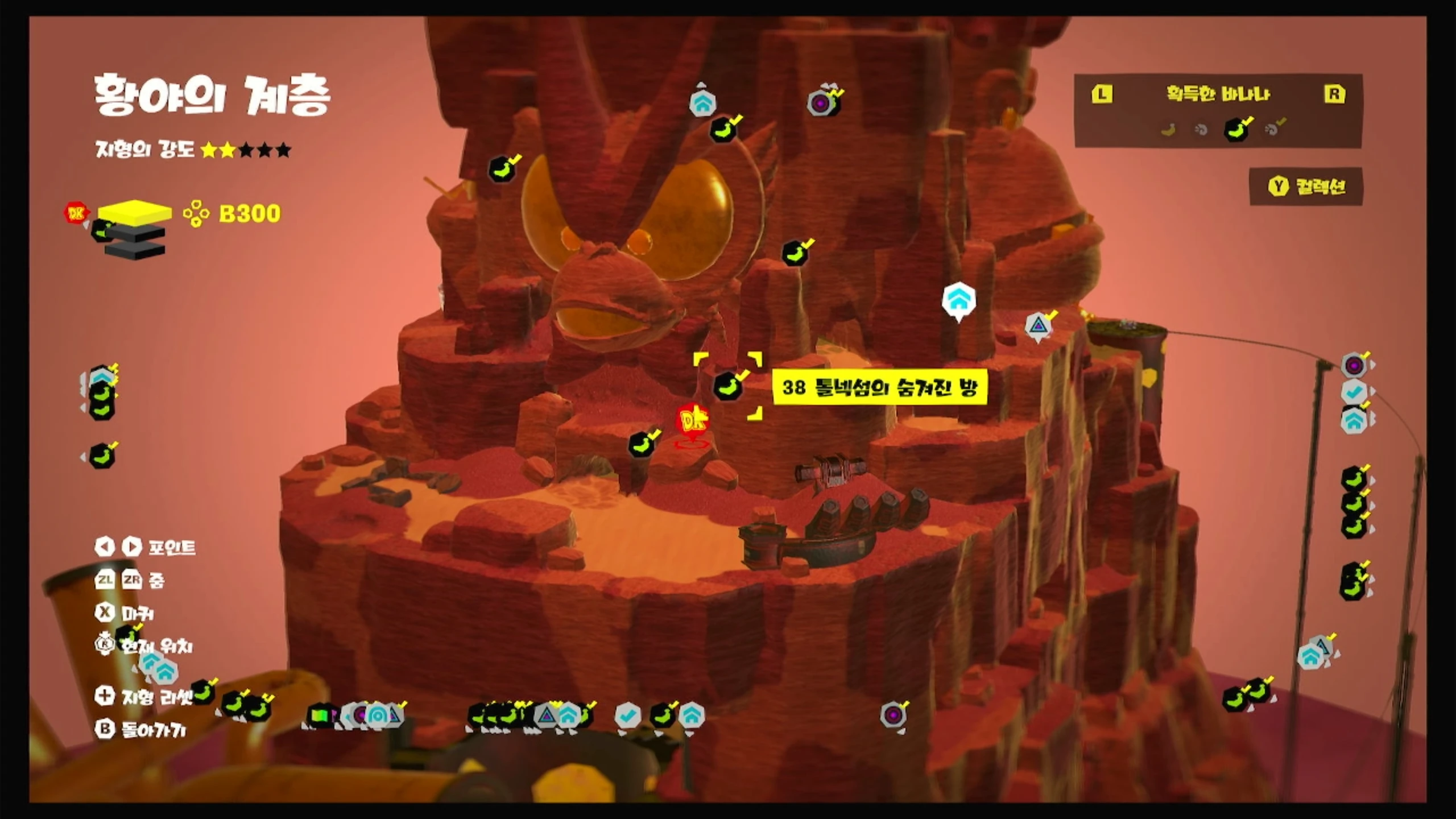This screenshot has height=819, width=1456.
Task: Choose the yellow top layer in layer stack
Action: coord(135,211)
